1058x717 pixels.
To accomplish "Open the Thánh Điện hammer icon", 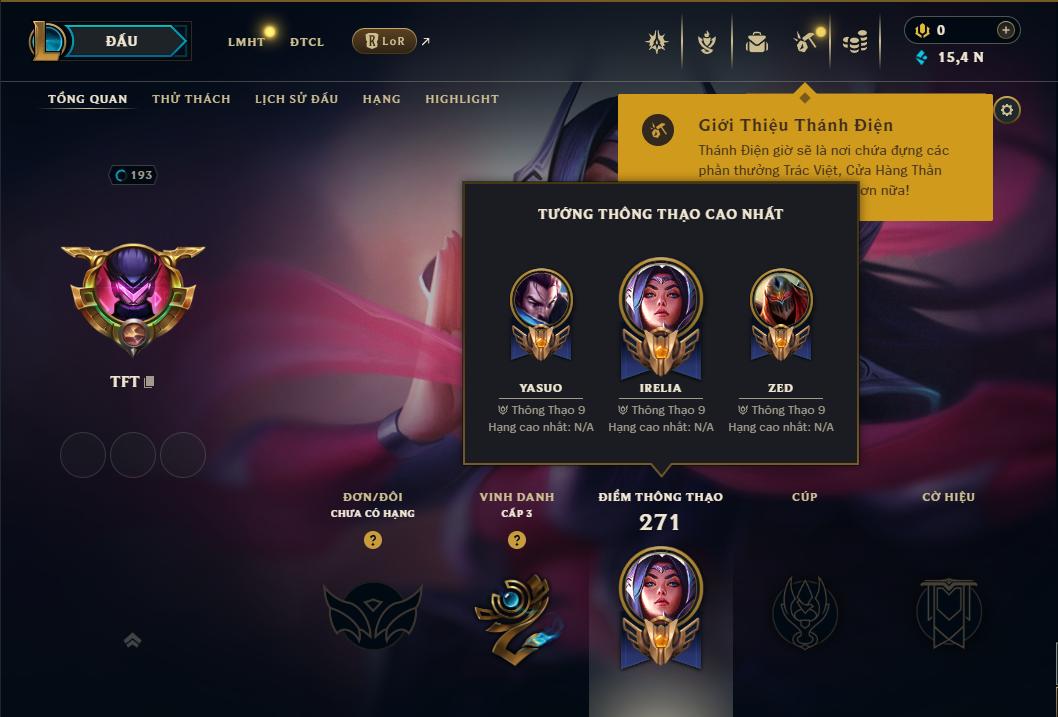I will [806, 42].
